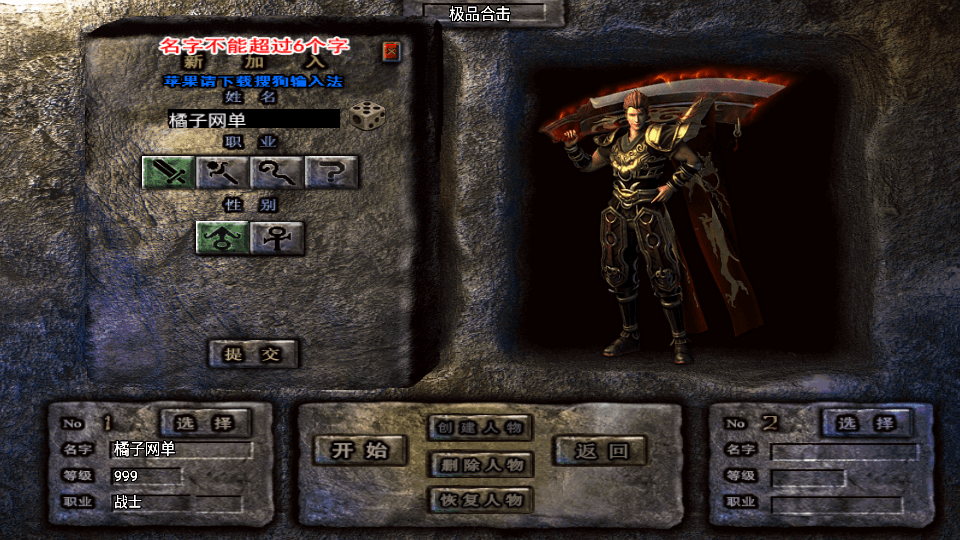Select the warrior sword class icon
The image size is (960, 540).
tap(168, 173)
